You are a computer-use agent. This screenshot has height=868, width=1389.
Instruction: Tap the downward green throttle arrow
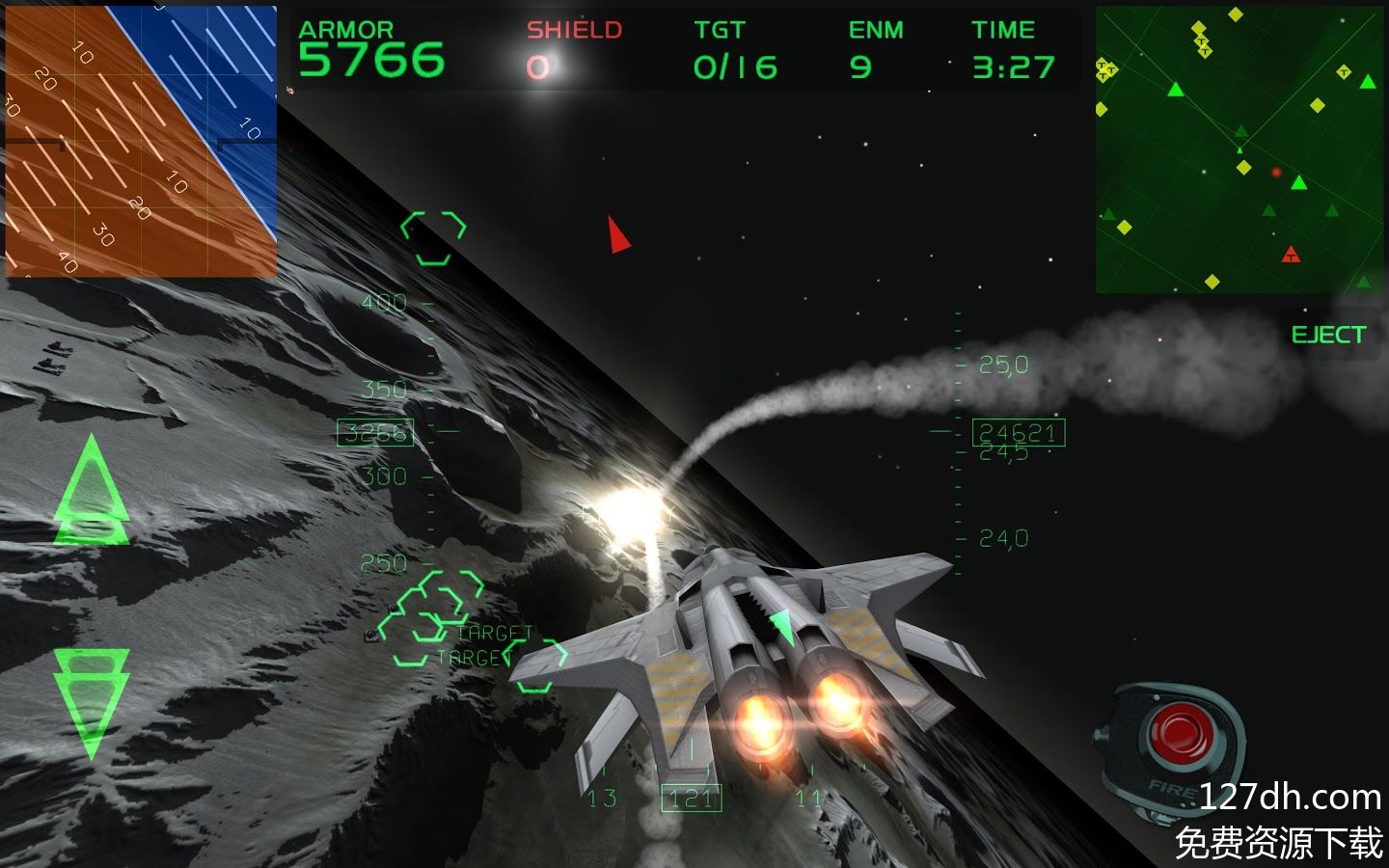(x=92, y=702)
